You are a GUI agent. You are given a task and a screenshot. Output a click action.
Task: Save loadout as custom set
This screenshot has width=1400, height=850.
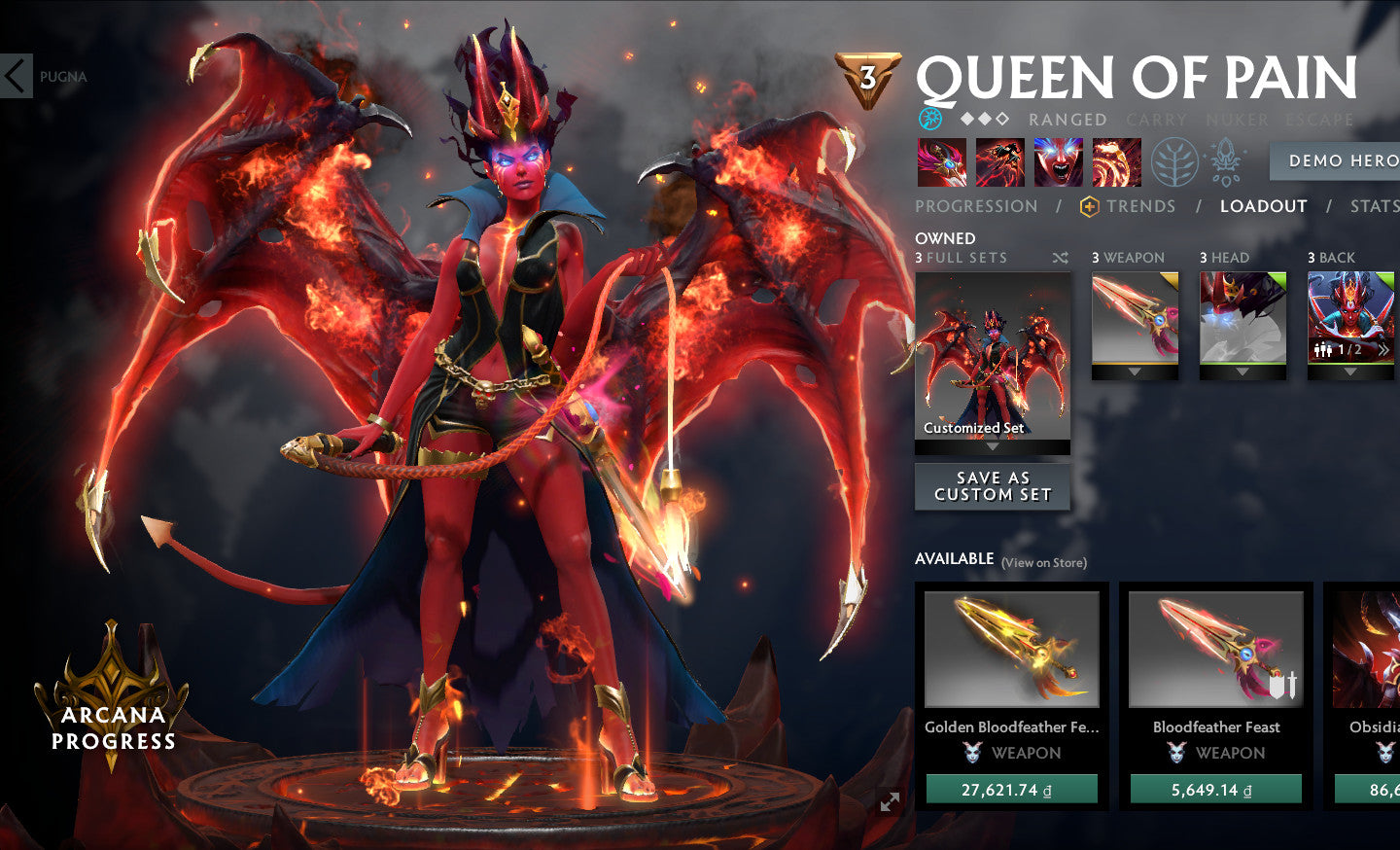point(993,486)
